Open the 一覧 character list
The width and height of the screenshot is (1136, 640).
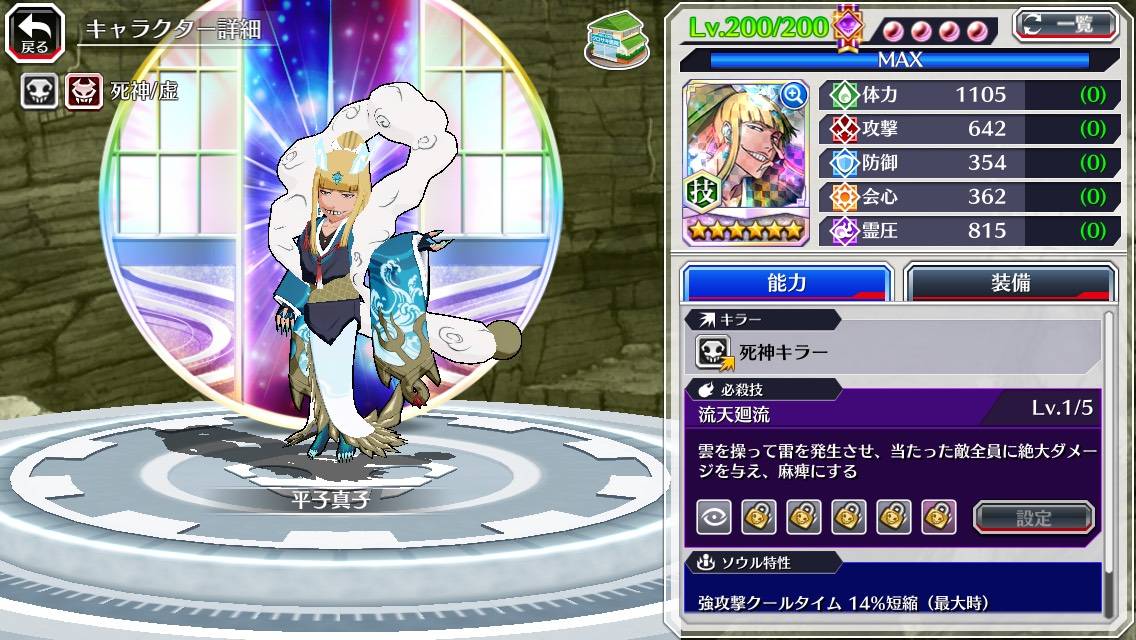(x=1066, y=24)
